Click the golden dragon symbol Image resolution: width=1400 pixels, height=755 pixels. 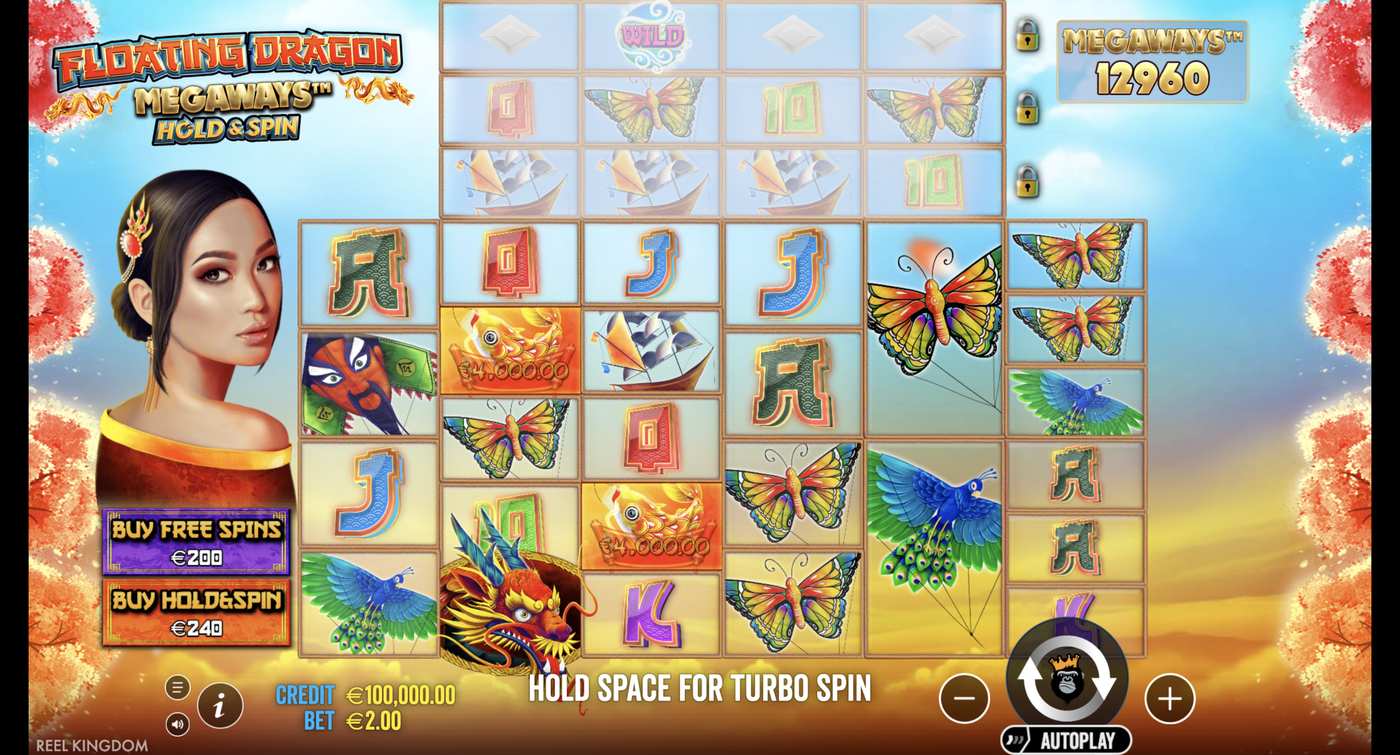point(508,610)
